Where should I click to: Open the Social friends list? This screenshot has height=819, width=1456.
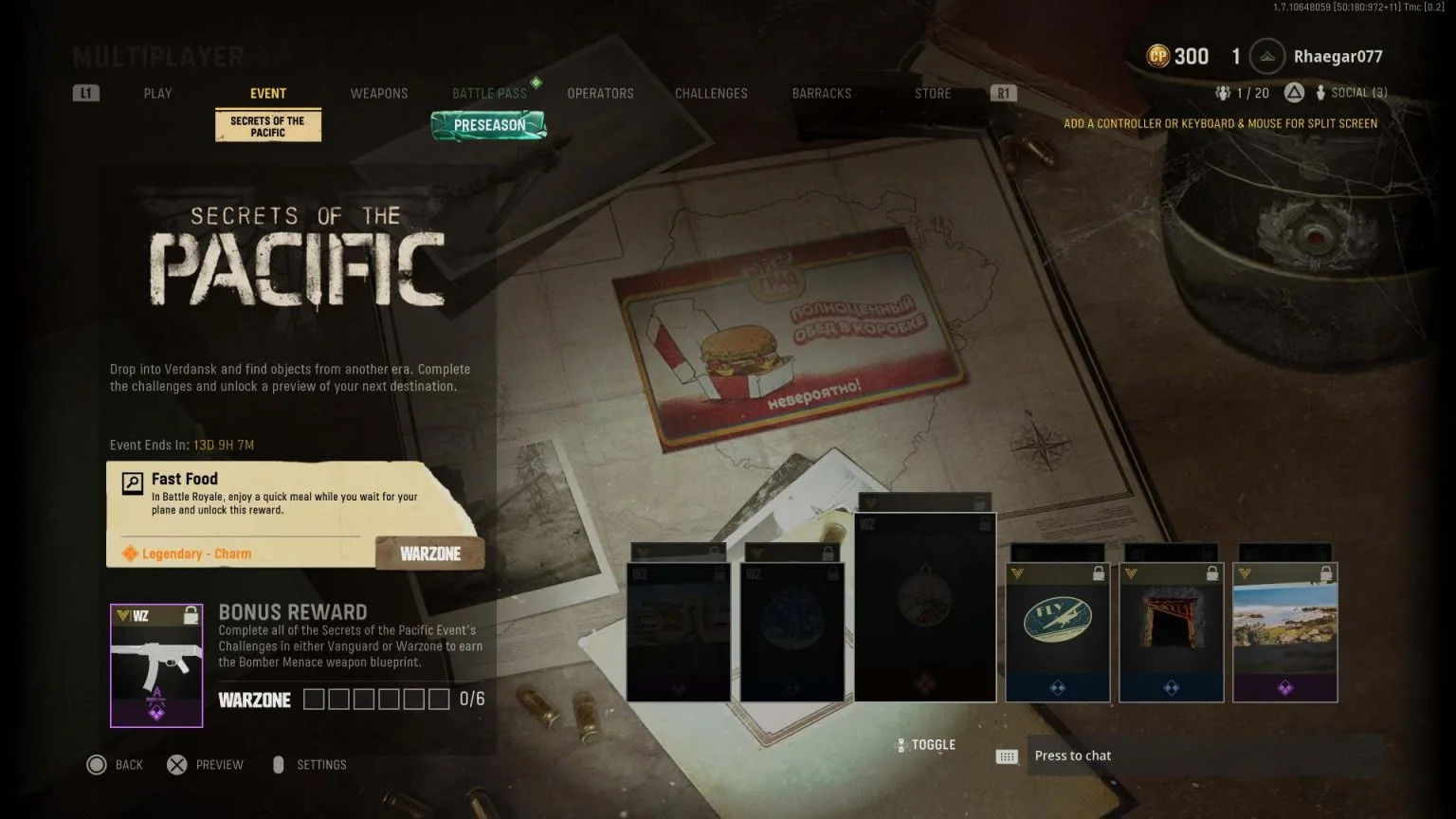[1353, 93]
